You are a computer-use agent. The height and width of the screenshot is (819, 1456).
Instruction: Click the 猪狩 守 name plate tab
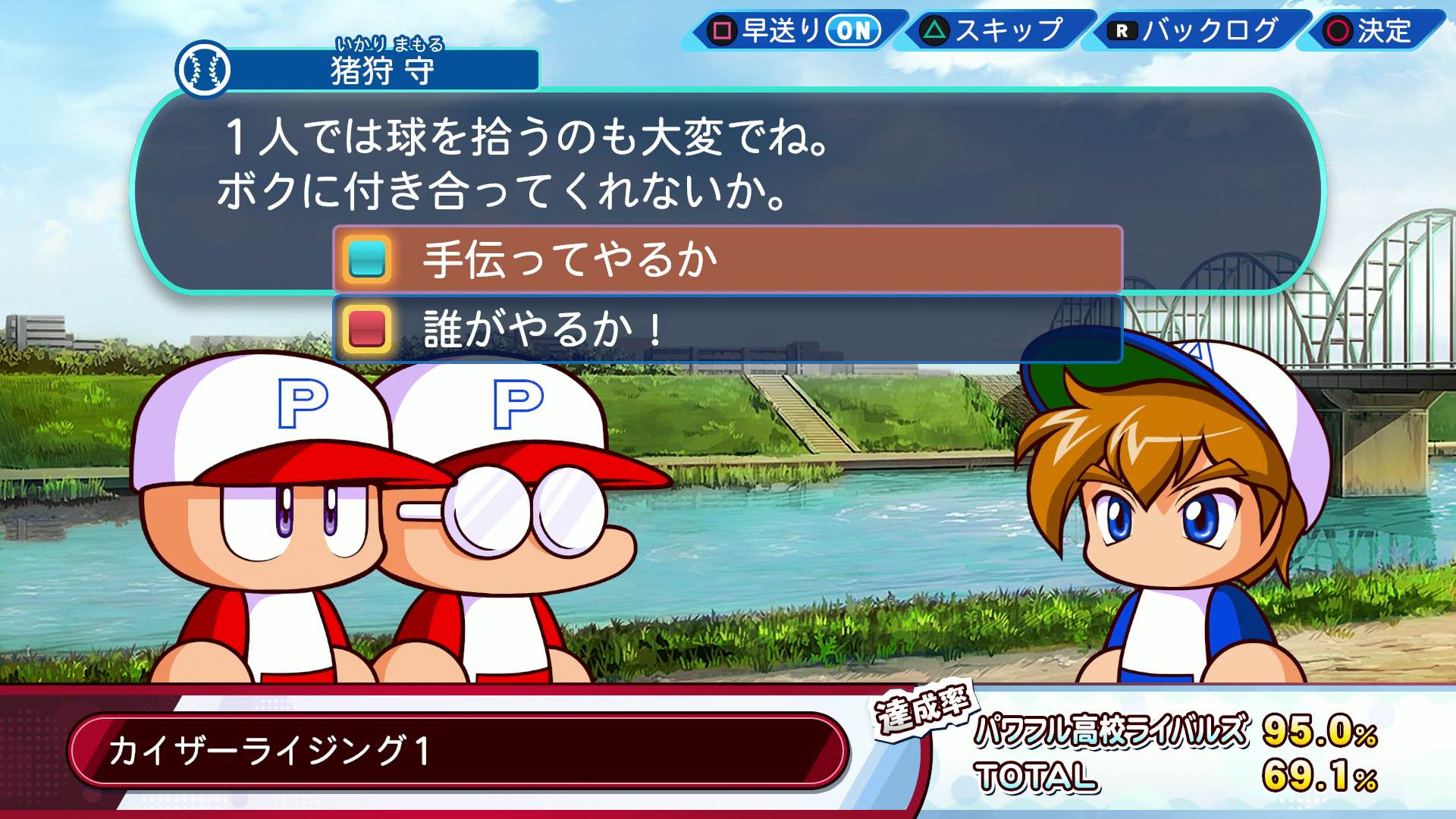pos(379,68)
